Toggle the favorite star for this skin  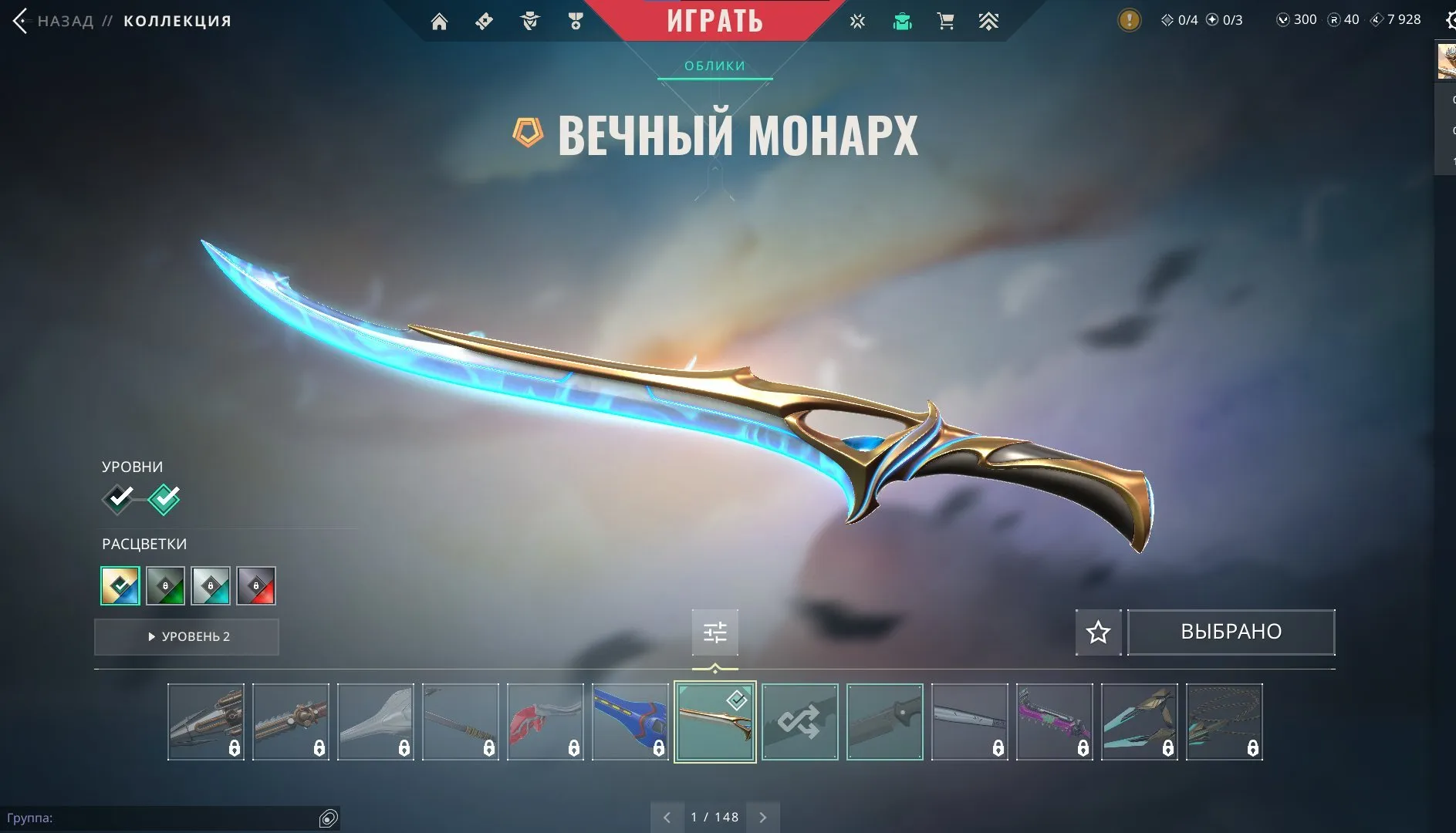[x=1098, y=632]
